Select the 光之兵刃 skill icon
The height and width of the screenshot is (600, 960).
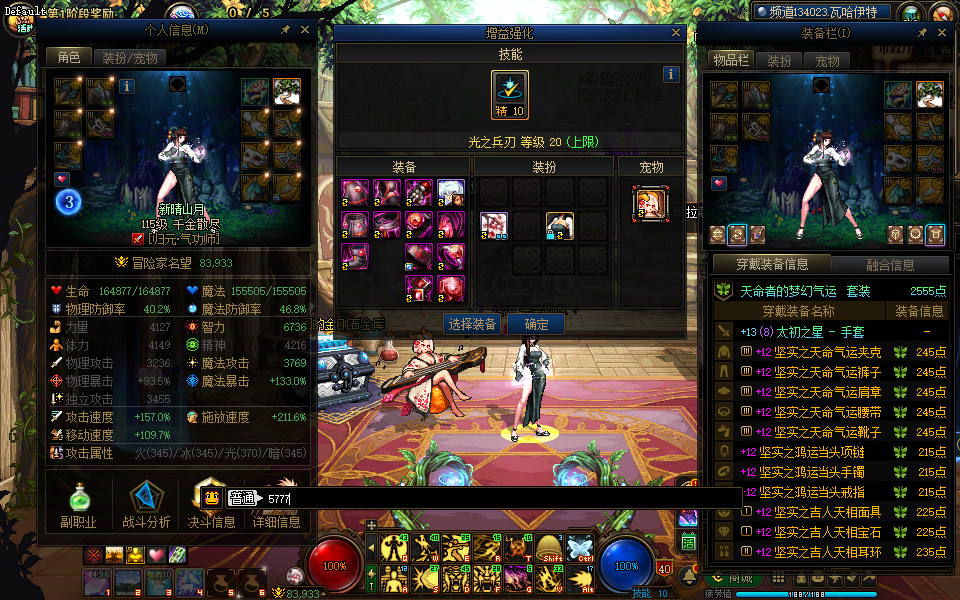pos(510,95)
